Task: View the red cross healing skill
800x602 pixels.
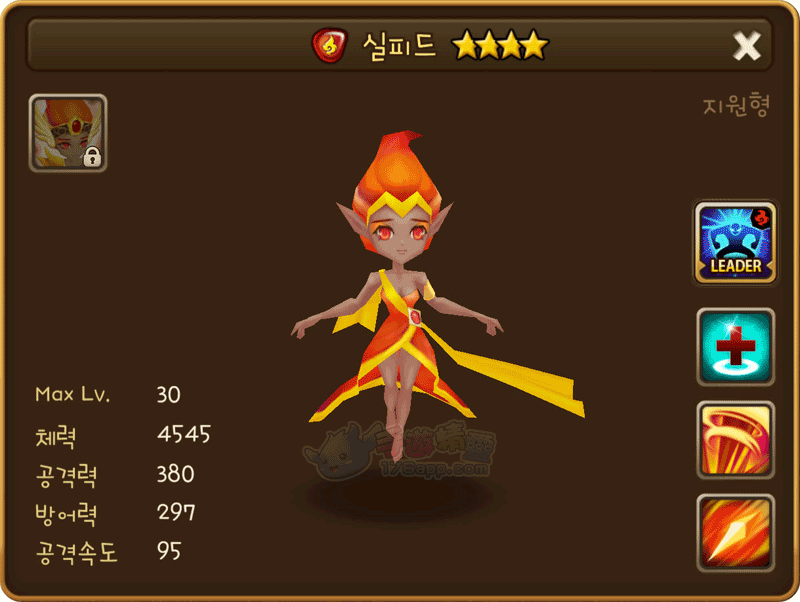Action: point(735,347)
